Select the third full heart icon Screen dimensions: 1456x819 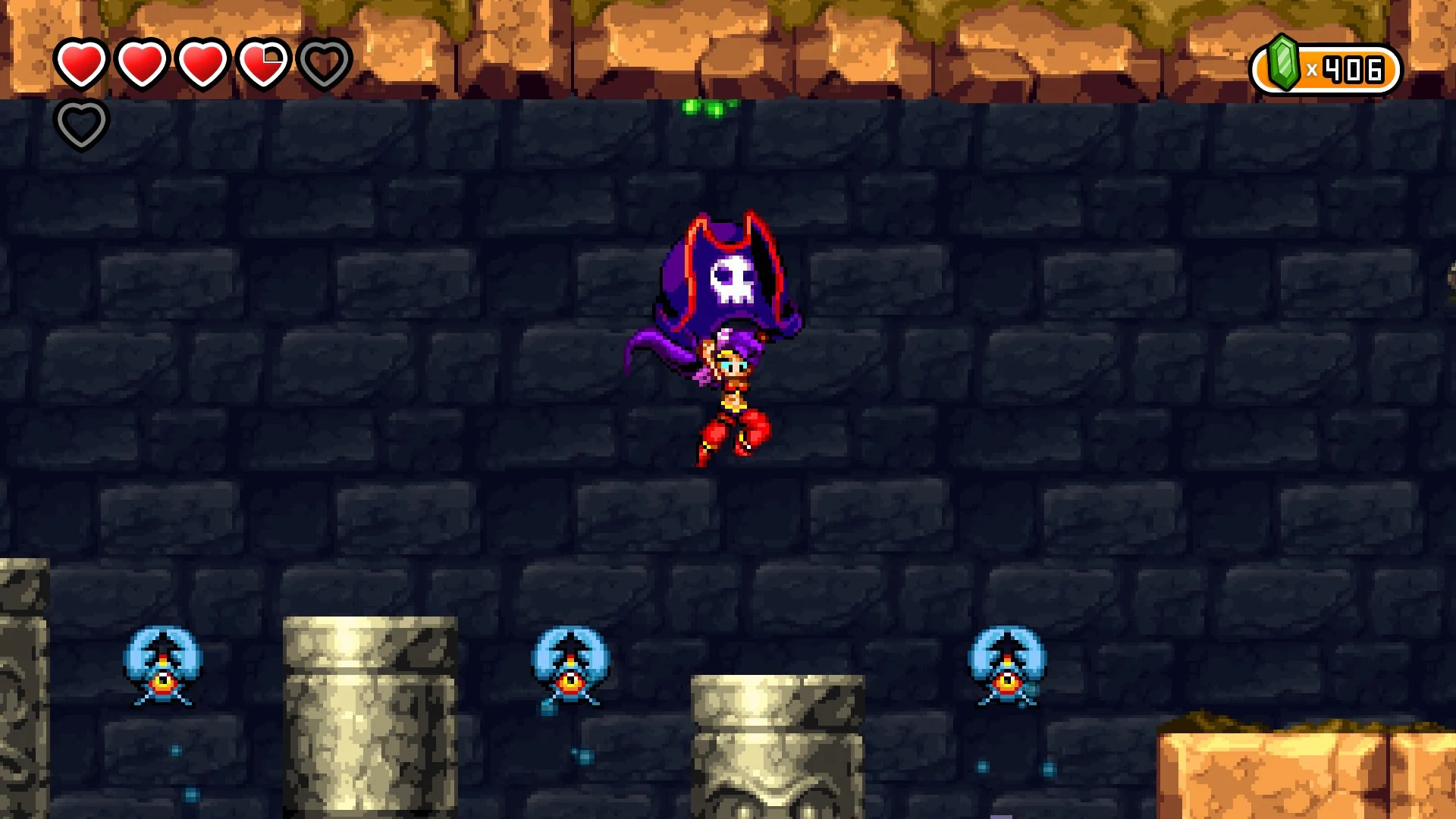202,62
